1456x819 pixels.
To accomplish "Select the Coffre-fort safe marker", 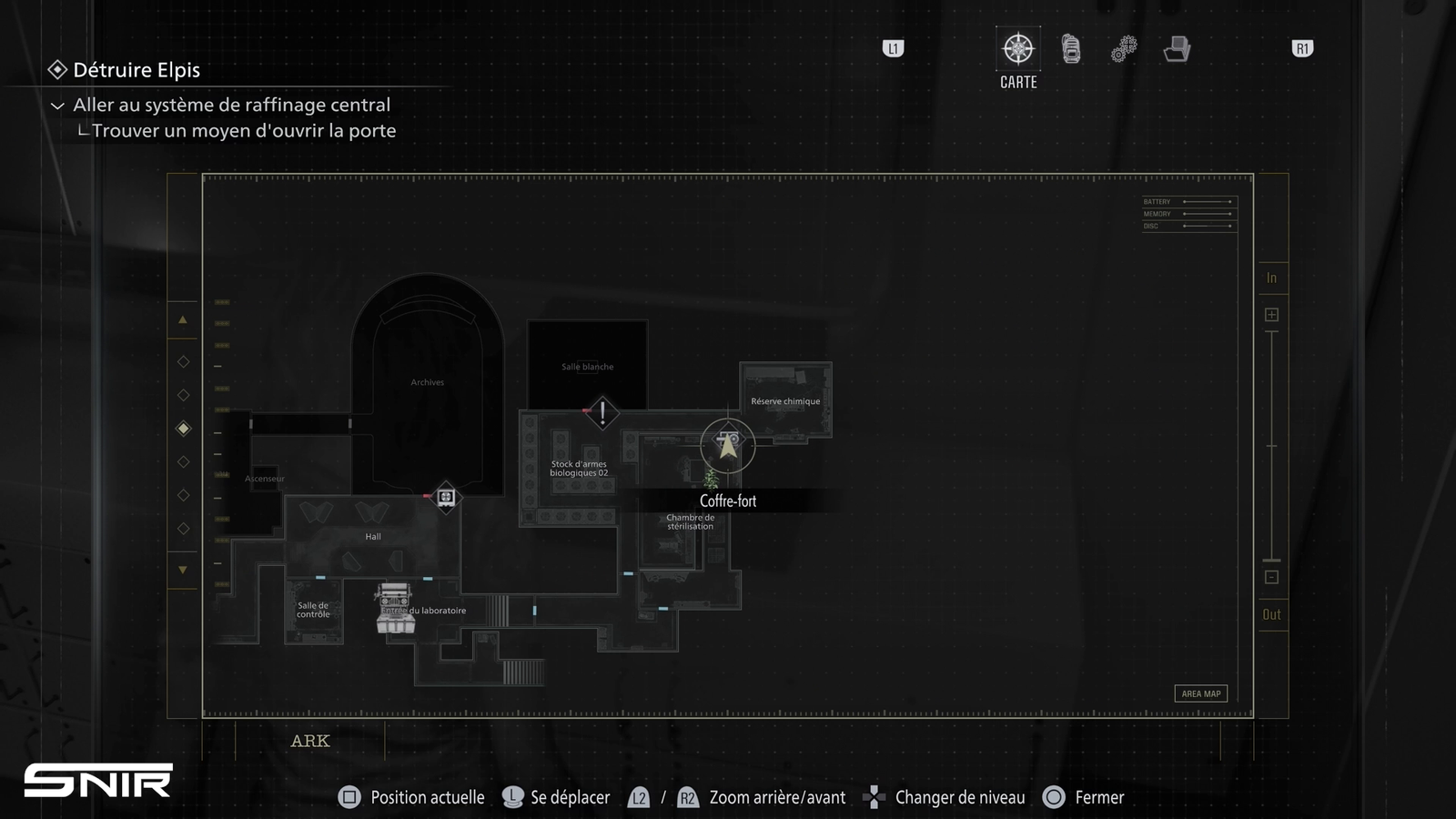I will click(x=727, y=445).
